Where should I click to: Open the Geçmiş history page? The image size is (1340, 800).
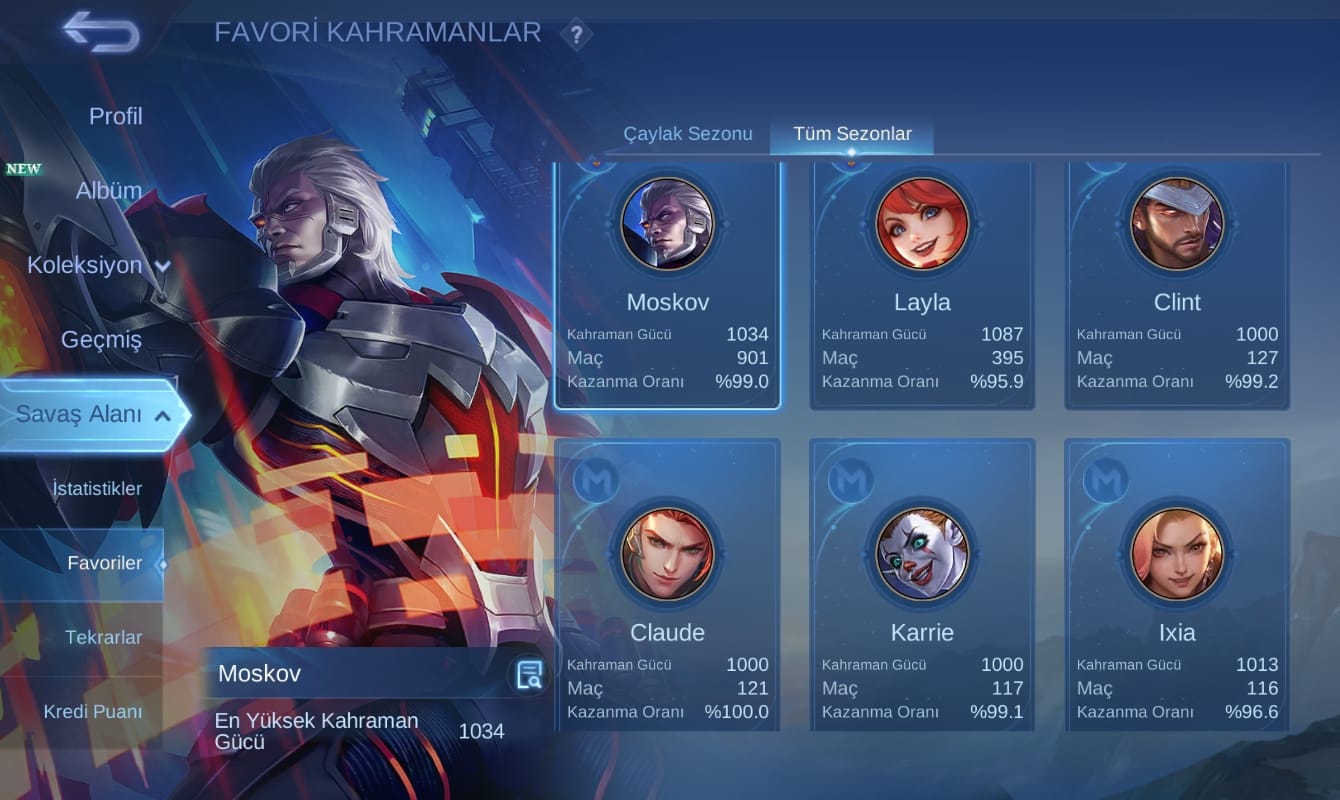pyautogui.click(x=101, y=339)
